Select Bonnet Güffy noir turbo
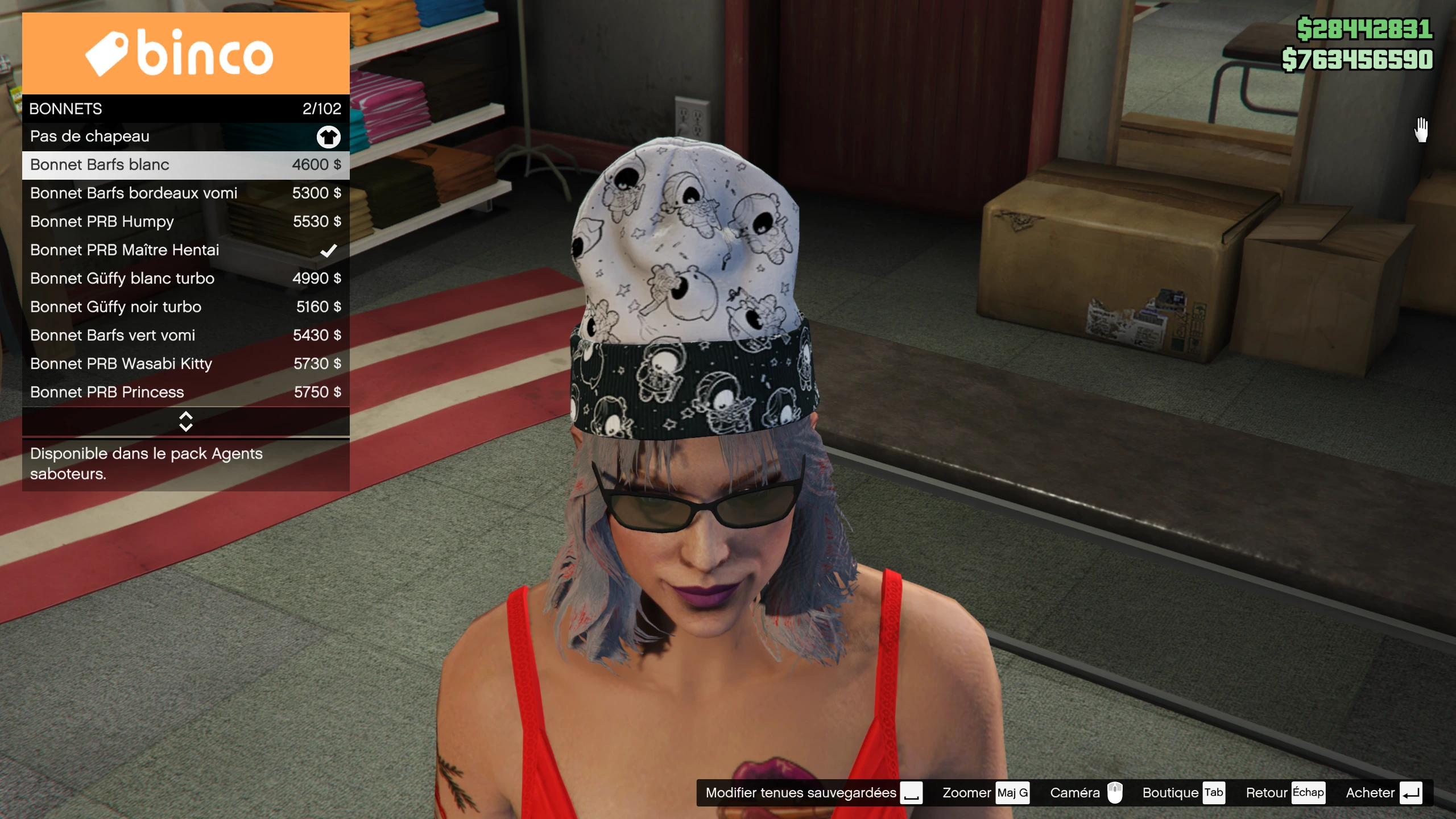Image resolution: width=1456 pixels, height=819 pixels. (185, 307)
